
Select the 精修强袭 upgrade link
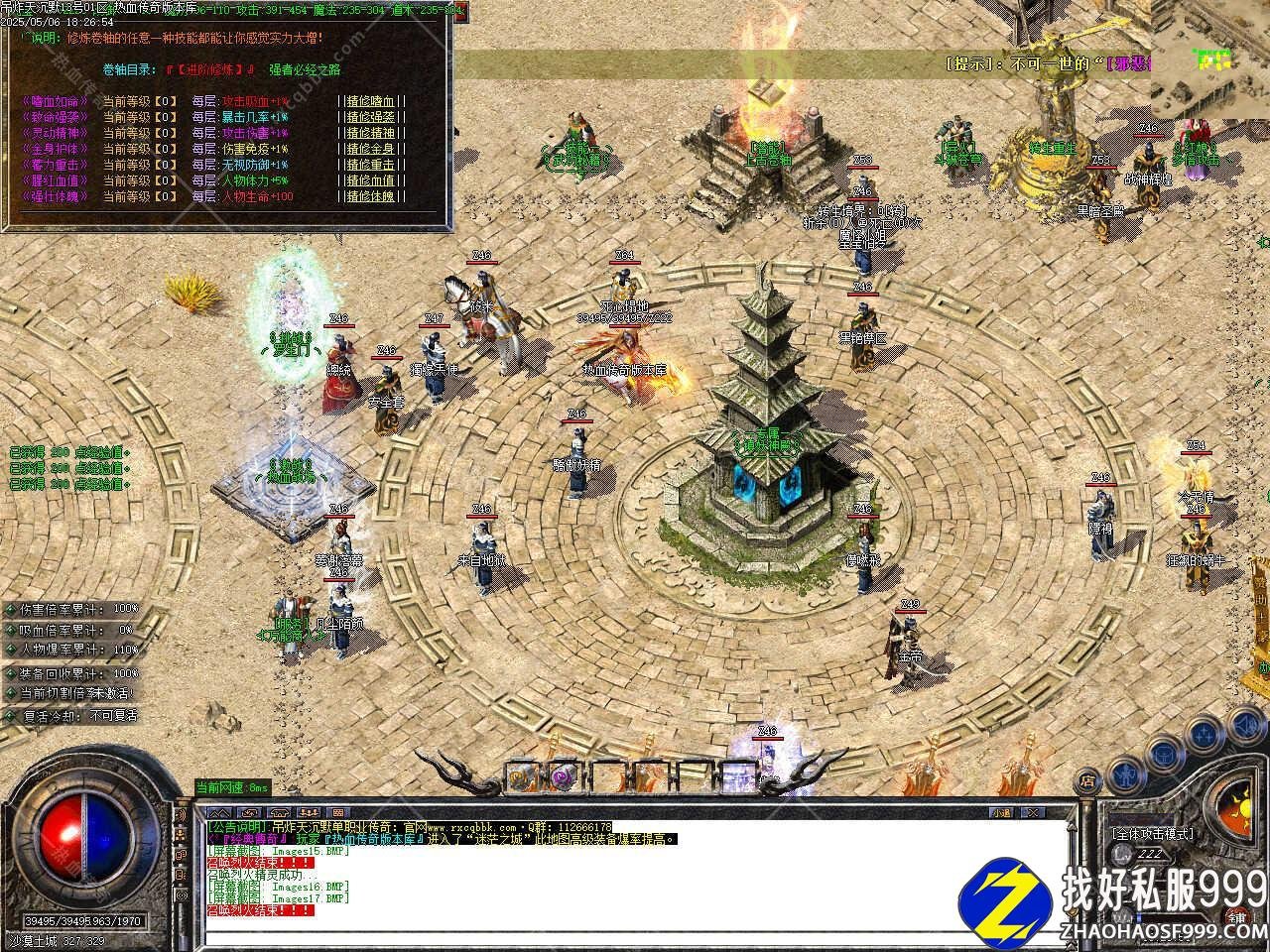click(x=371, y=117)
